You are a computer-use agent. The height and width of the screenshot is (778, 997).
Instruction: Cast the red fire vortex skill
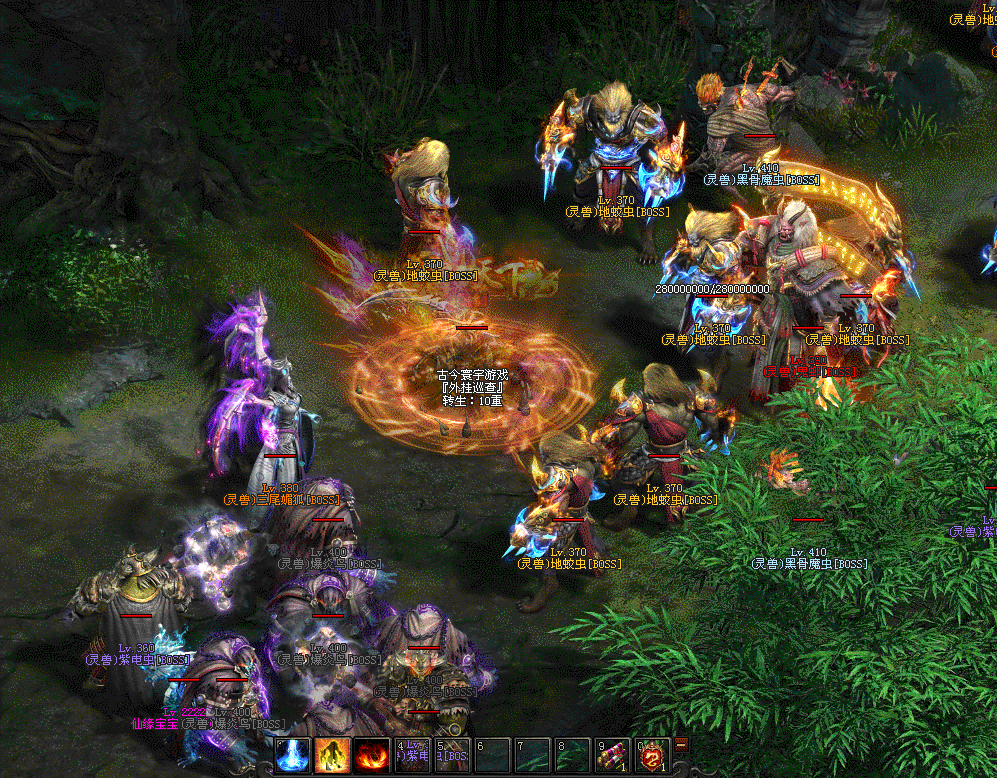pos(372,755)
